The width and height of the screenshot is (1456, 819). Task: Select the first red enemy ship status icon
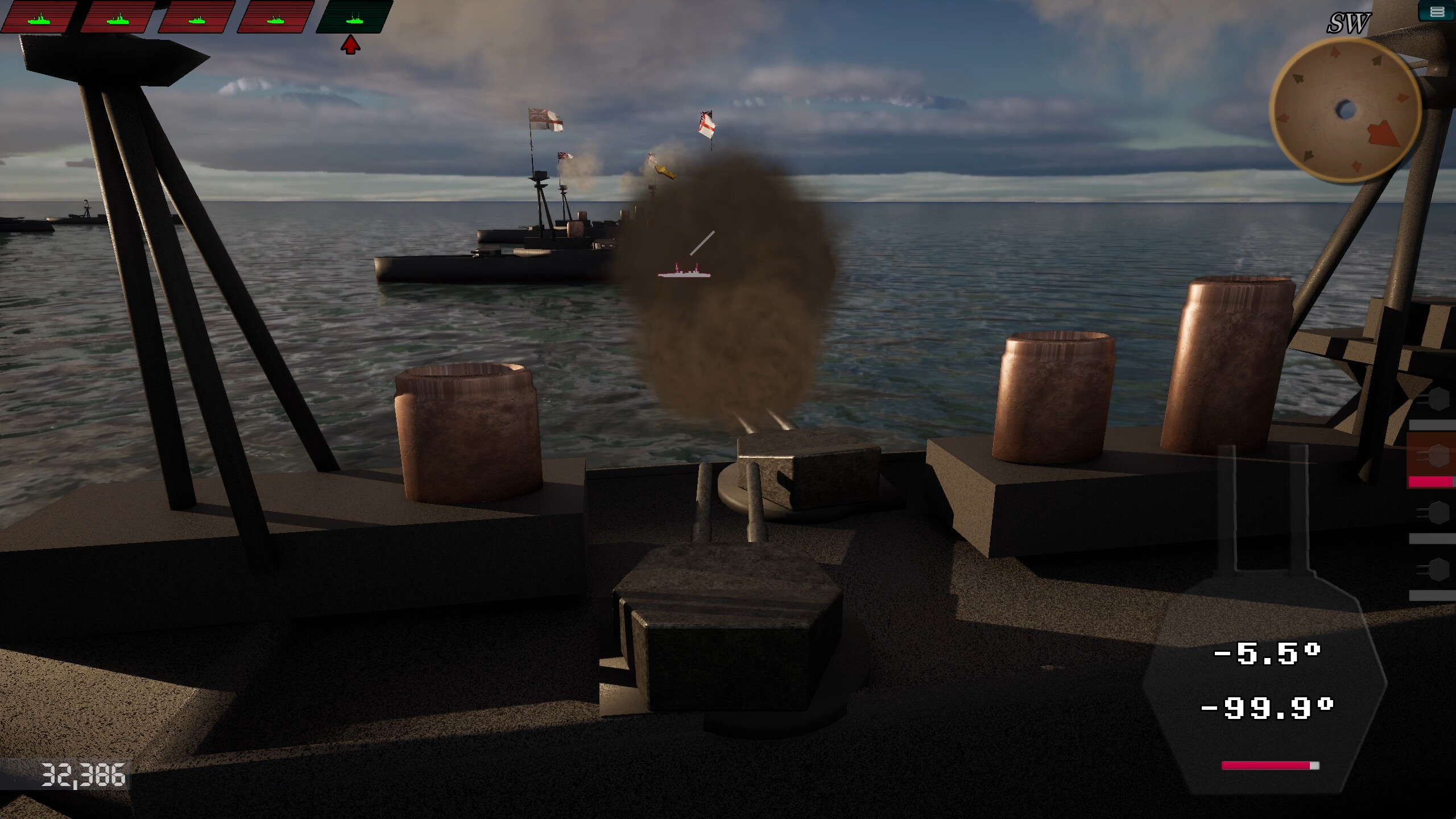pyautogui.click(x=40, y=17)
